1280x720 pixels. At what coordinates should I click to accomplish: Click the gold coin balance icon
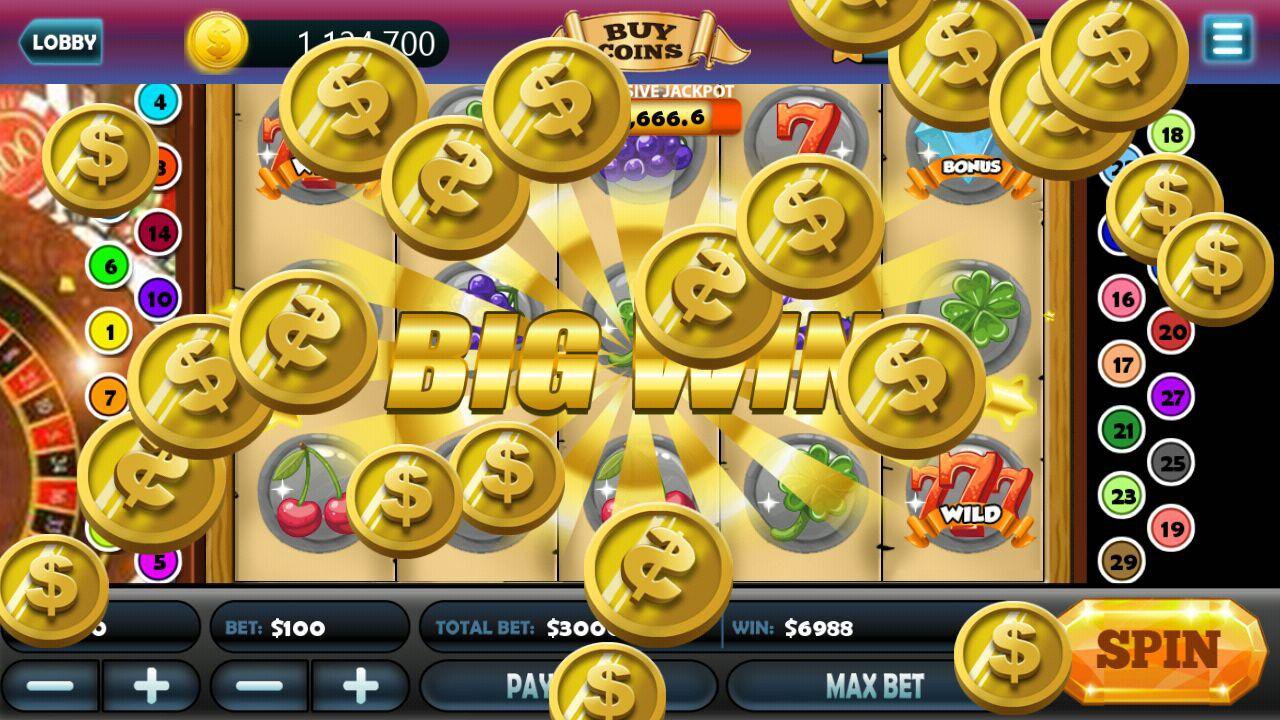click(x=219, y=42)
